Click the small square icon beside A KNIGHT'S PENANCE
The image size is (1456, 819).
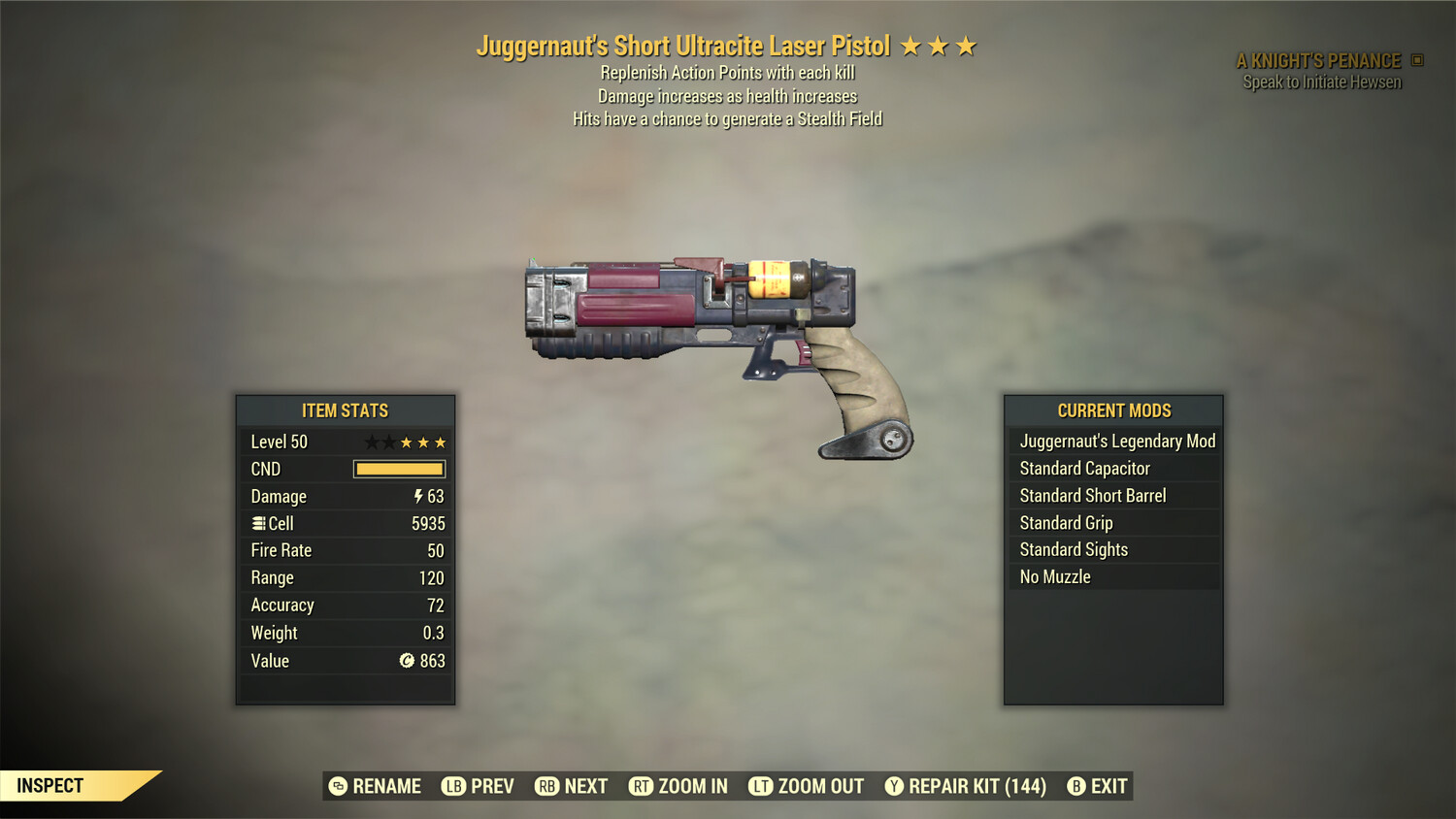tap(1415, 59)
